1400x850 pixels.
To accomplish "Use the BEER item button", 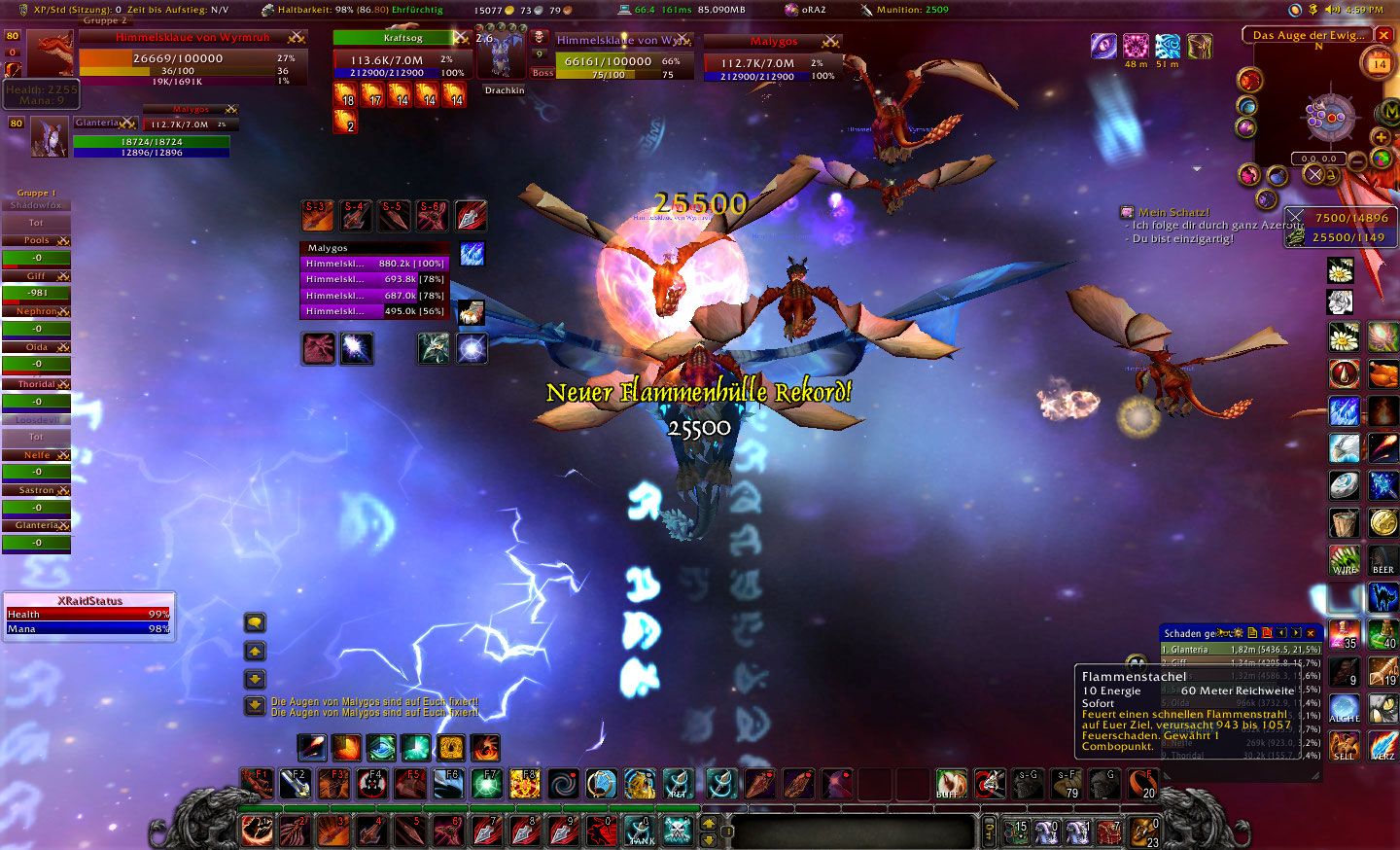I will 1382,561.
